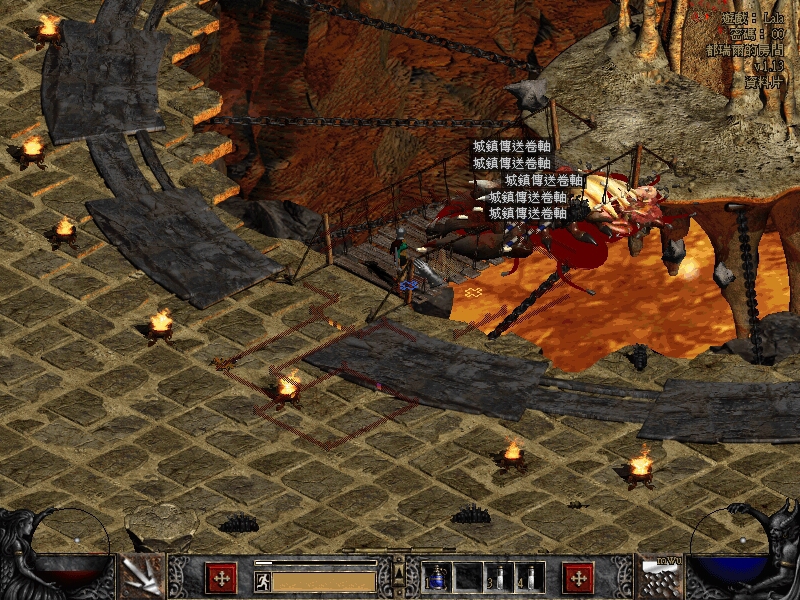The height and width of the screenshot is (600, 800).
Task: Select the right-hand skill icon
Action: click(x=659, y=577)
